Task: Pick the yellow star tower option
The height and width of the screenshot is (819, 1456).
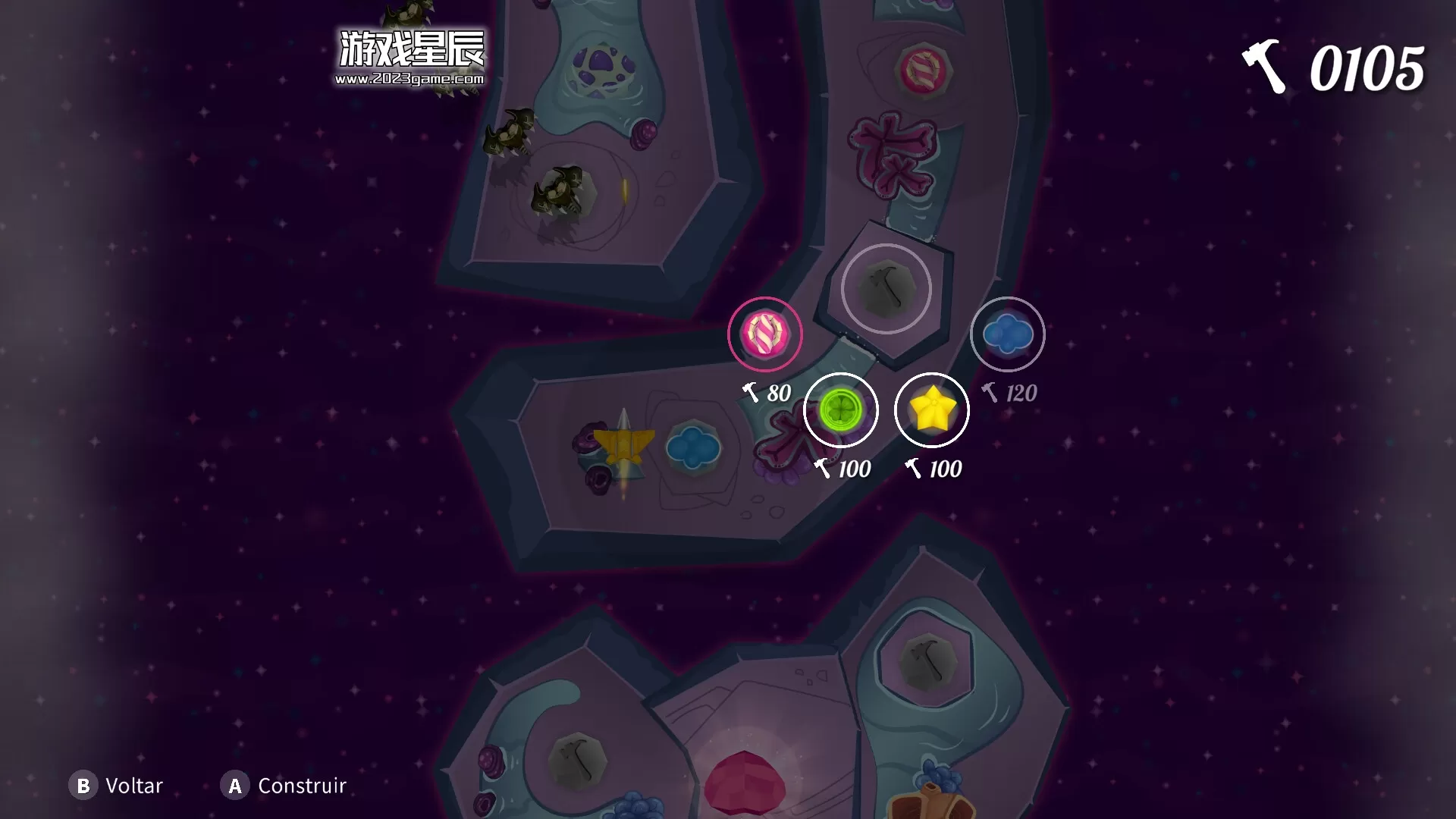Action: point(931,410)
